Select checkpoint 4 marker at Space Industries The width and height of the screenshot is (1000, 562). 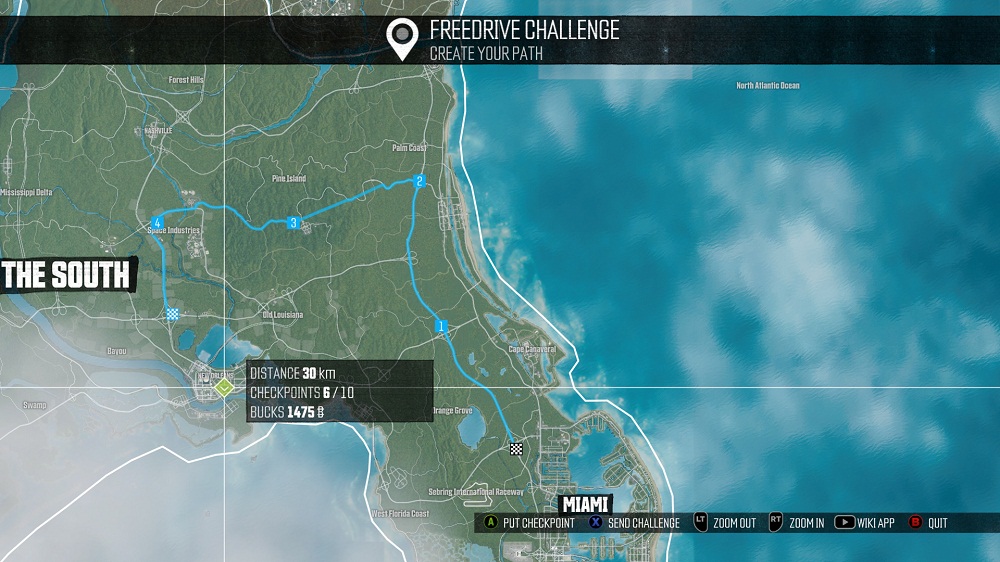tap(157, 222)
